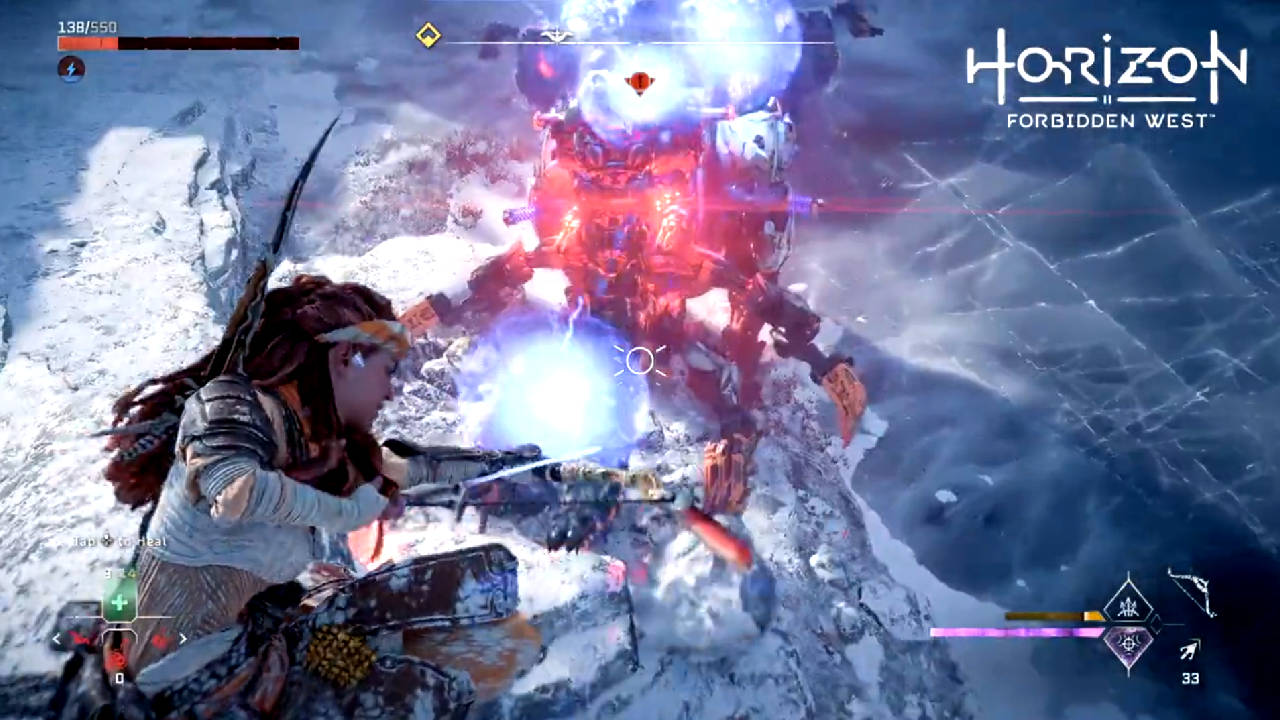Click the blue lightning valor icon under the health bar
Image resolution: width=1280 pixels, height=720 pixels.
70,69
